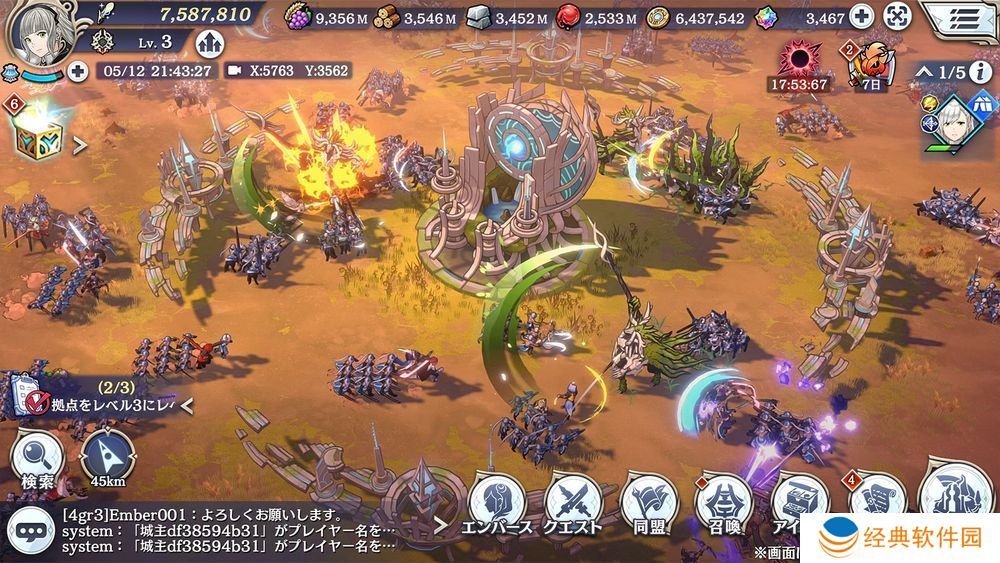Open the 7日 login event icon
This screenshot has width=1000, height=563.
click(x=869, y=65)
